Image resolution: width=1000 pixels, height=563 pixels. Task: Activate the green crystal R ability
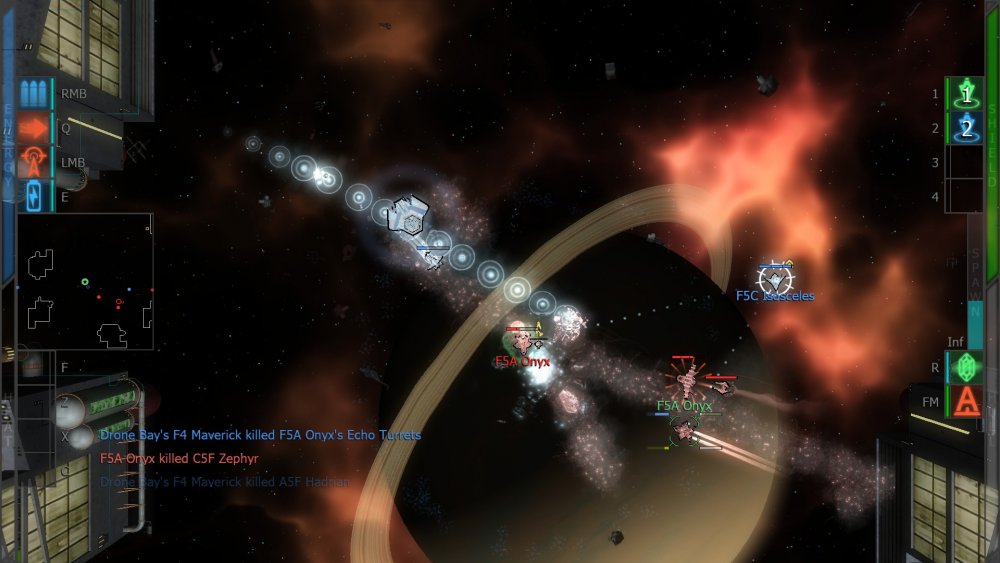coord(966,367)
